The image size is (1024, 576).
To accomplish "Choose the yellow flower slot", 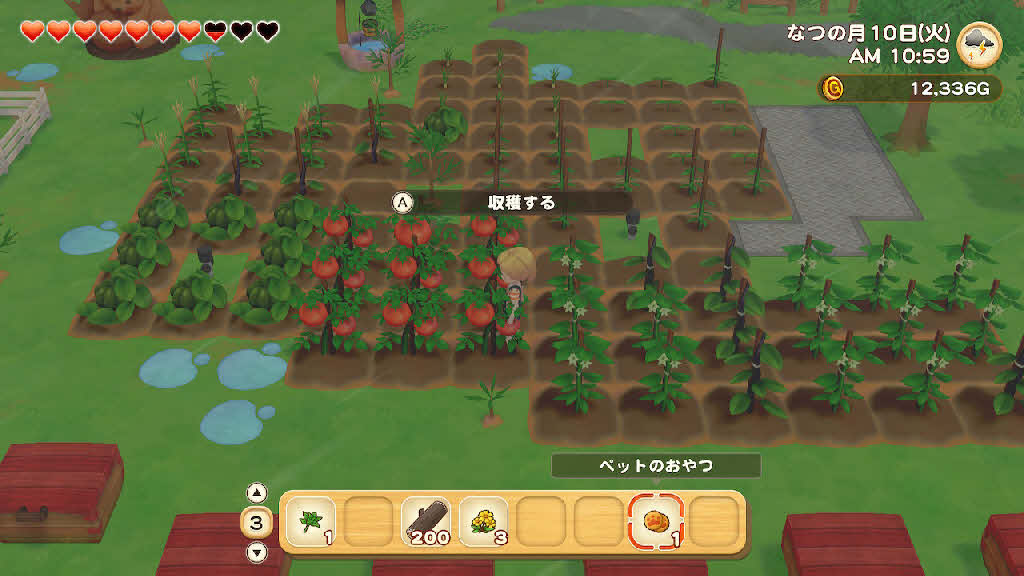I will tap(483, 521).
